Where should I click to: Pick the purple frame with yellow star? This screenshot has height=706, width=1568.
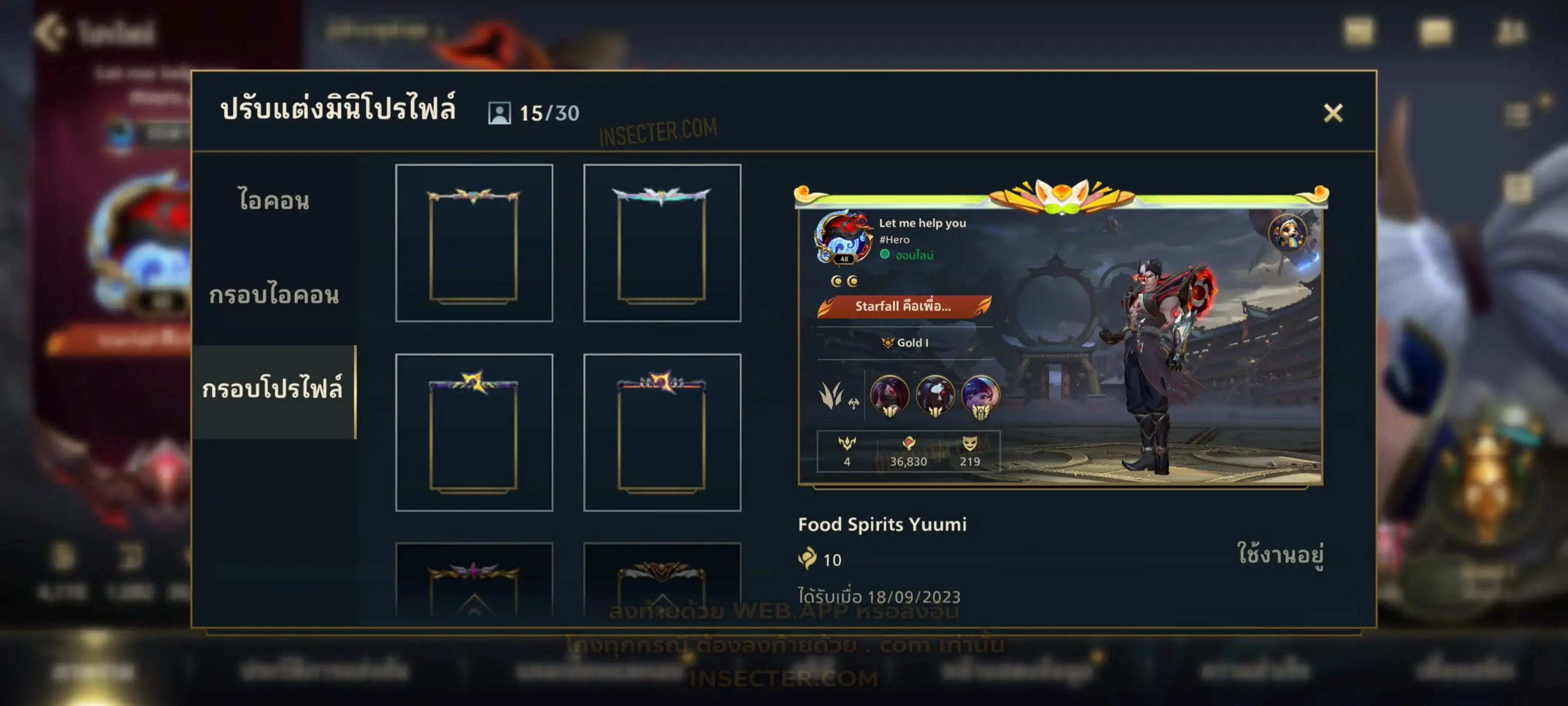point(473,432)
